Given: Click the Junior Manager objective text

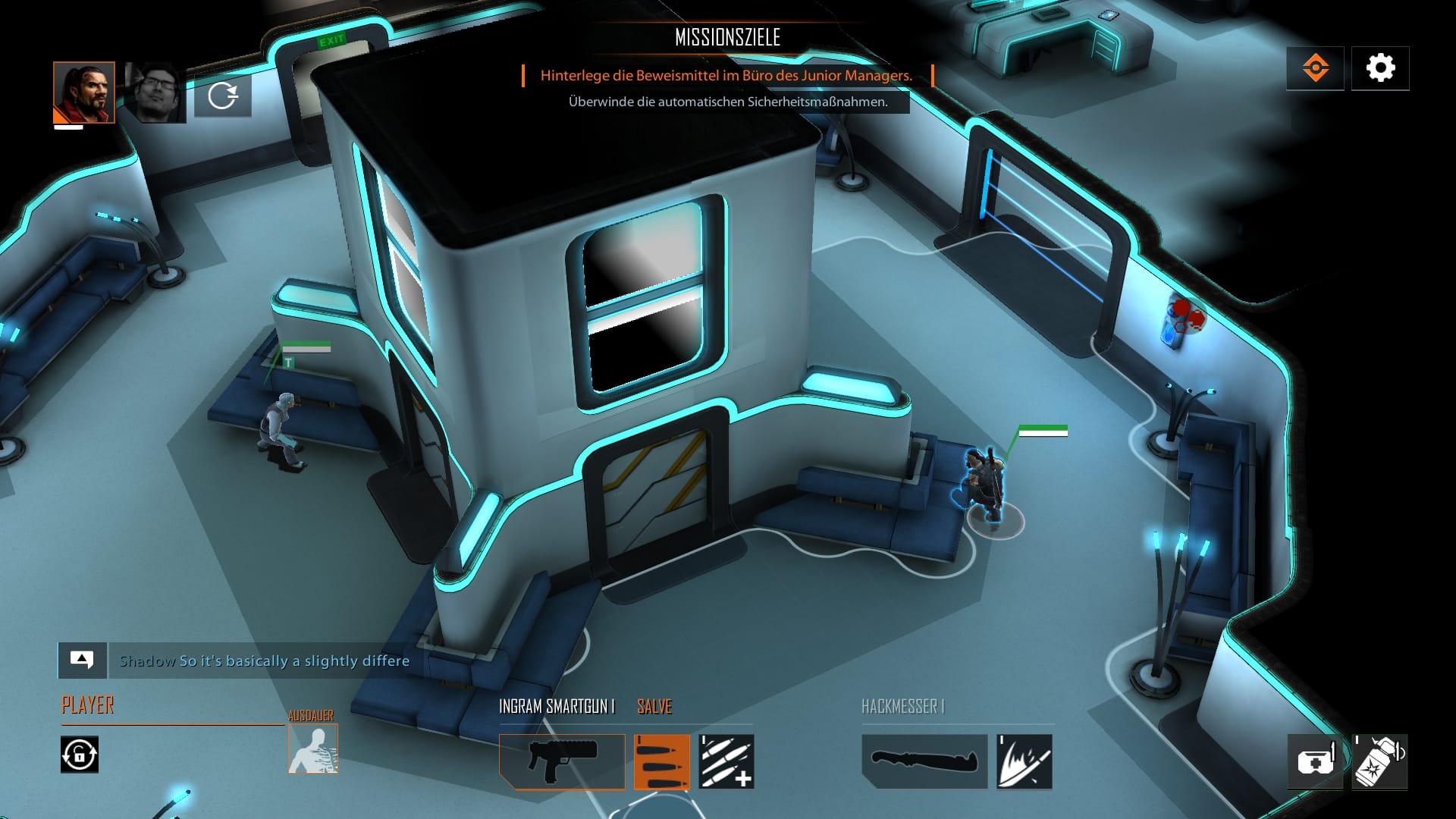Looking at the screenshot, I should [726, 77].
